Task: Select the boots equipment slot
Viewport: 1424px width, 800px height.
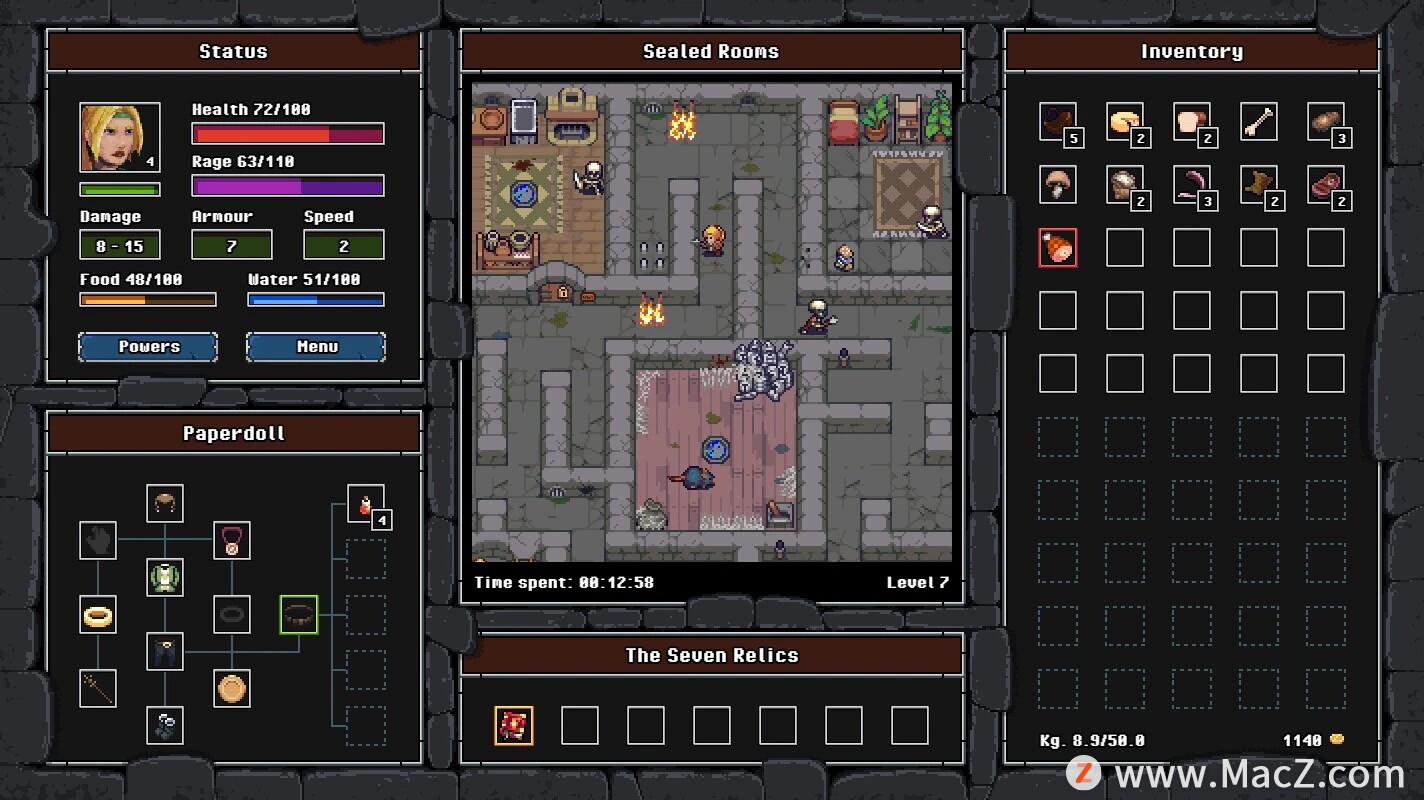Action: (x=165, y=725)
